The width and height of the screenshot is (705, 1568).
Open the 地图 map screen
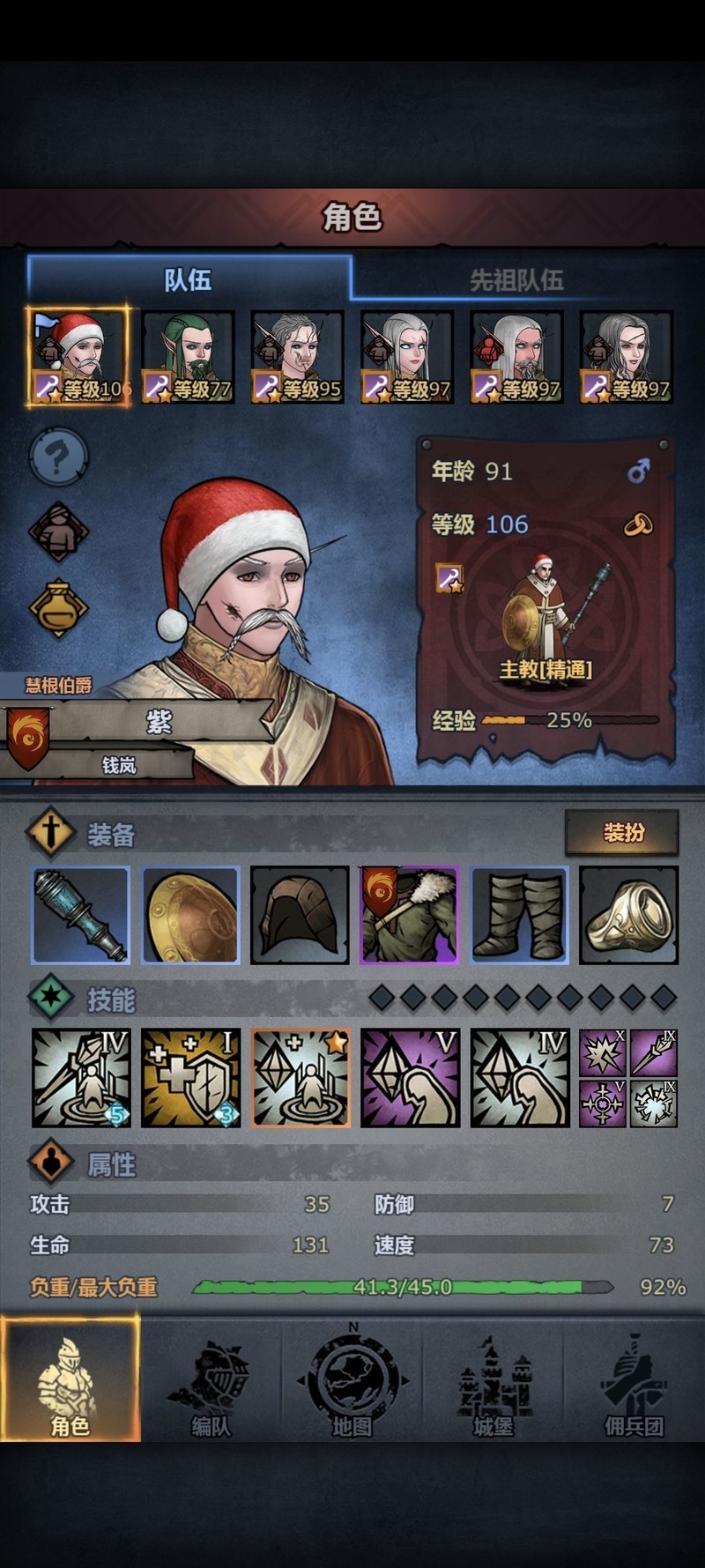[352, 1379]
